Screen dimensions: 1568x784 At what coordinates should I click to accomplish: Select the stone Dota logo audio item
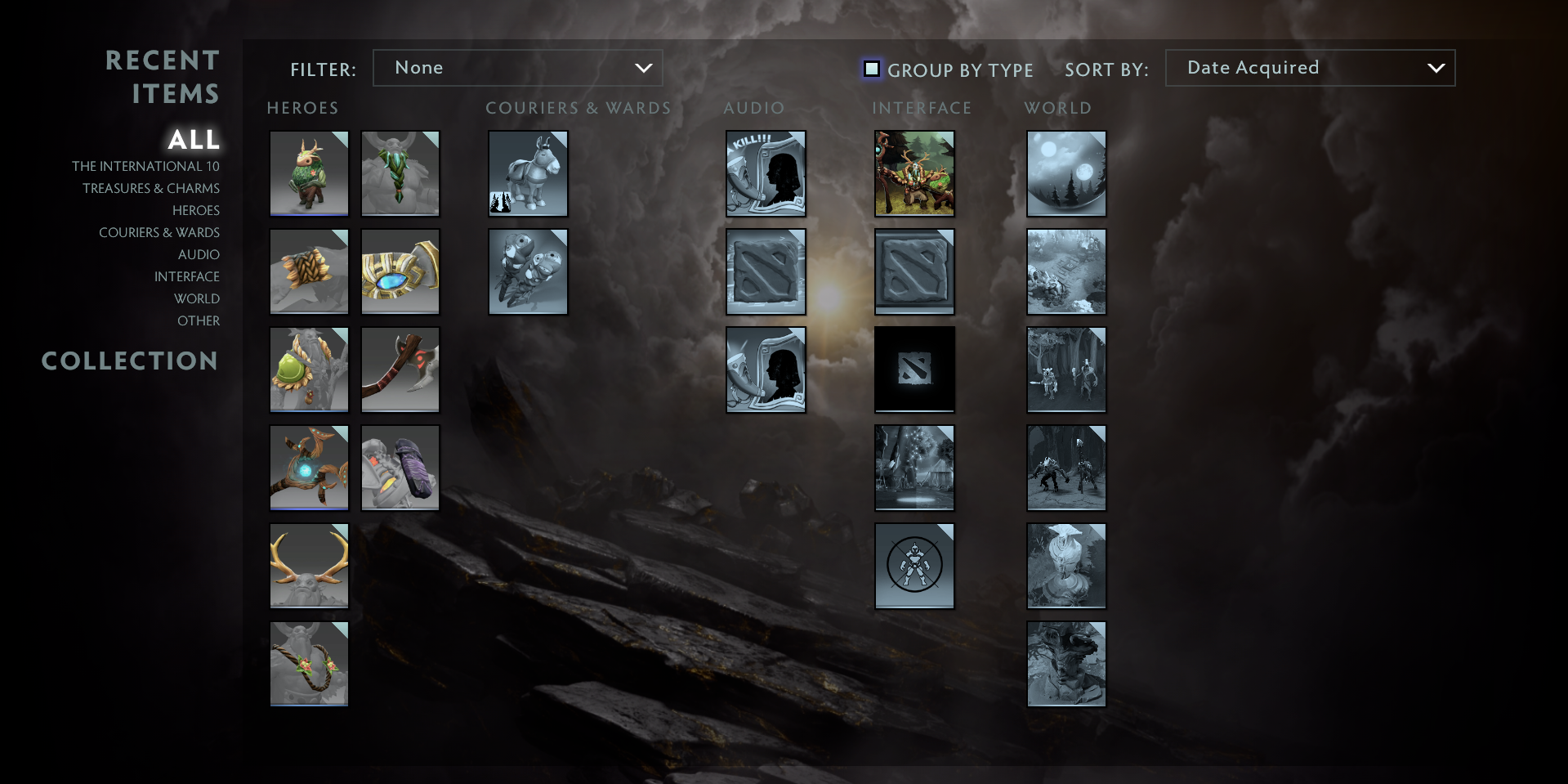pos(765,271)
